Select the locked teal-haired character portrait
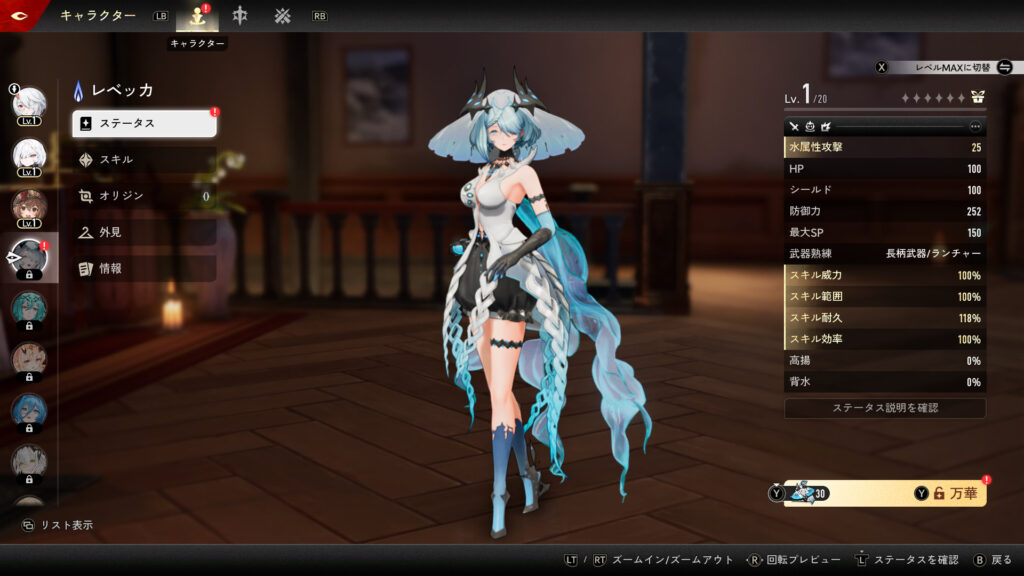 click(x=29, y=308)
